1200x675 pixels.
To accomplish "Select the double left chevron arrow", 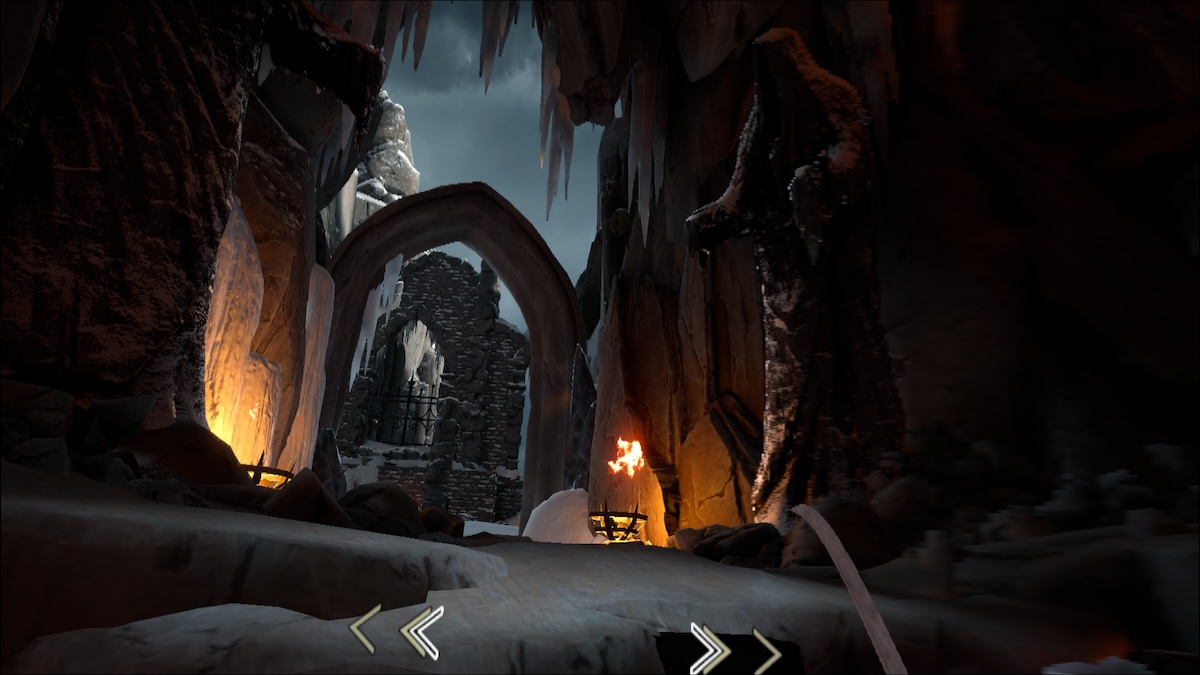I will pyautogui.click(x=421, y=632).
